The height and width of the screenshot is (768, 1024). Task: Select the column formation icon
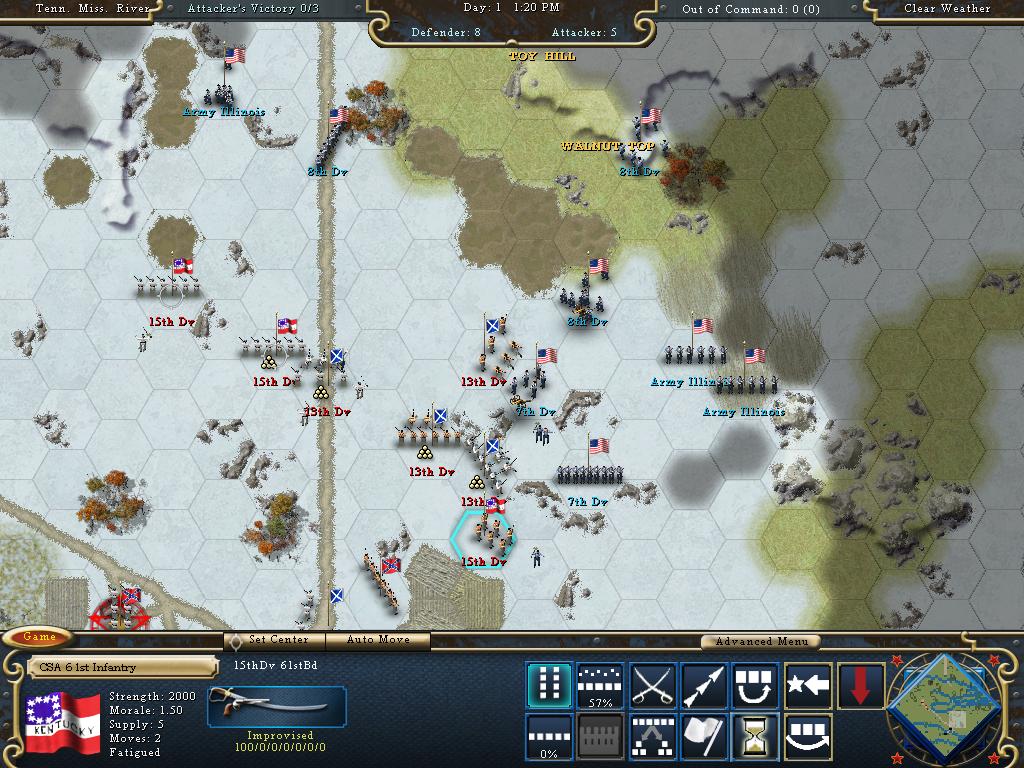(549, 685)
